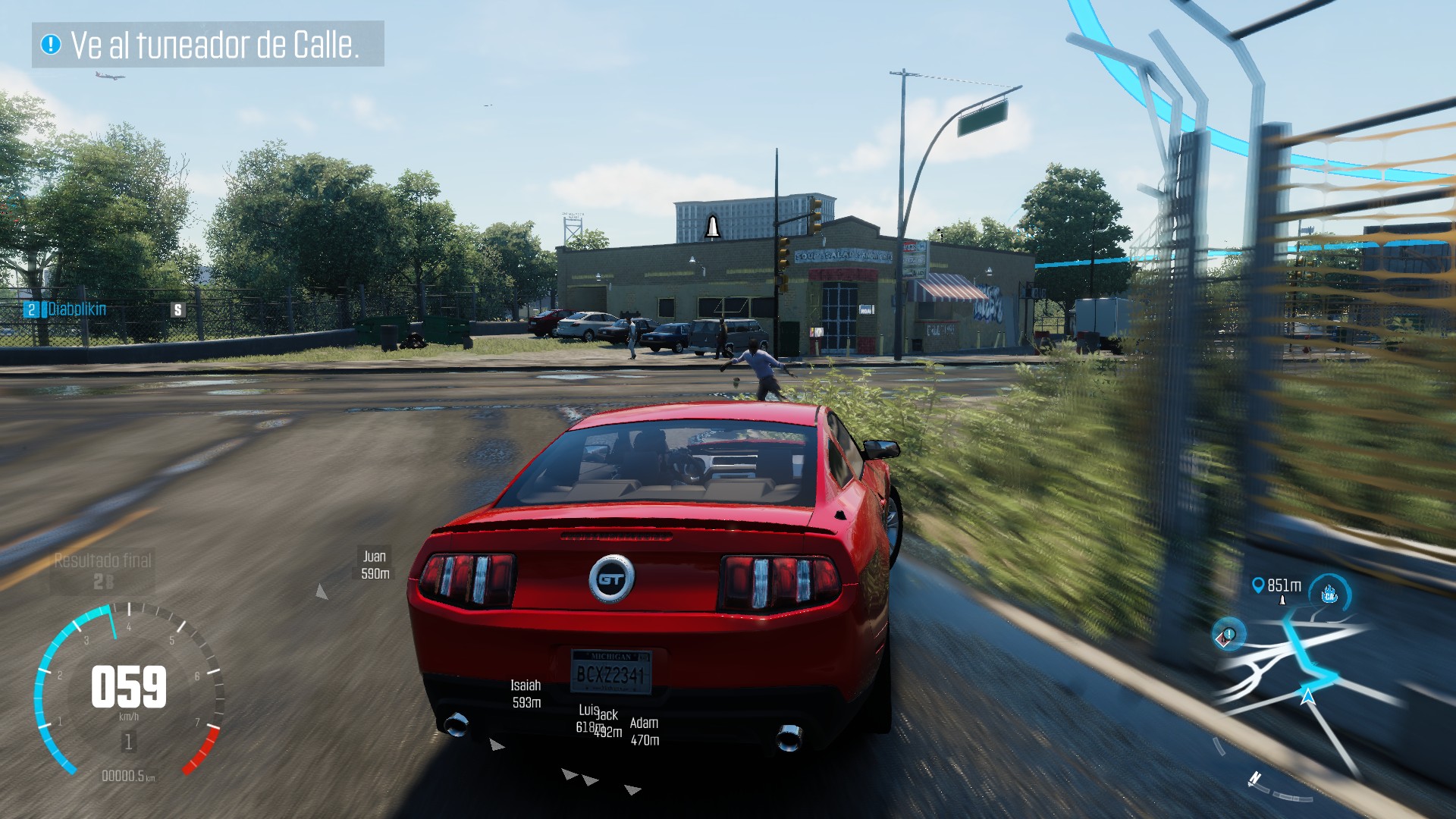Click the exclamation mission marker on the minimap

[x=1227, y=635]
